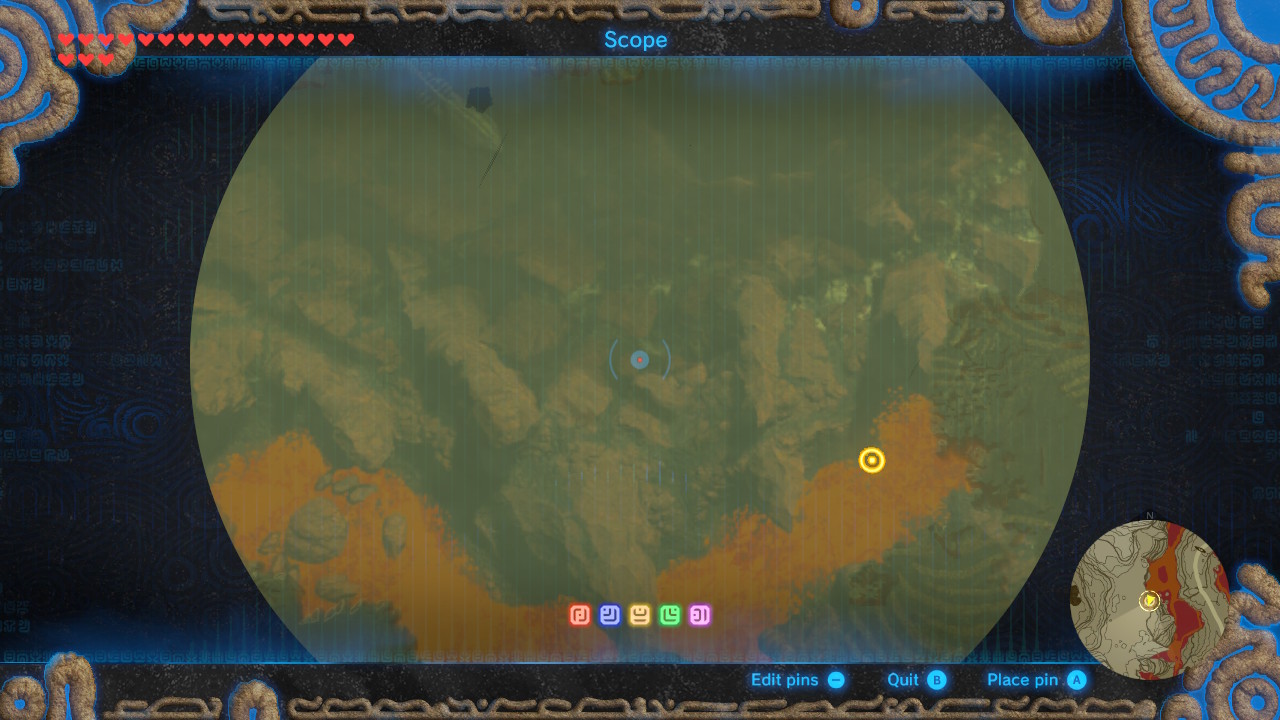Select the yellow pin stamp icon

[x=639, y=614]
